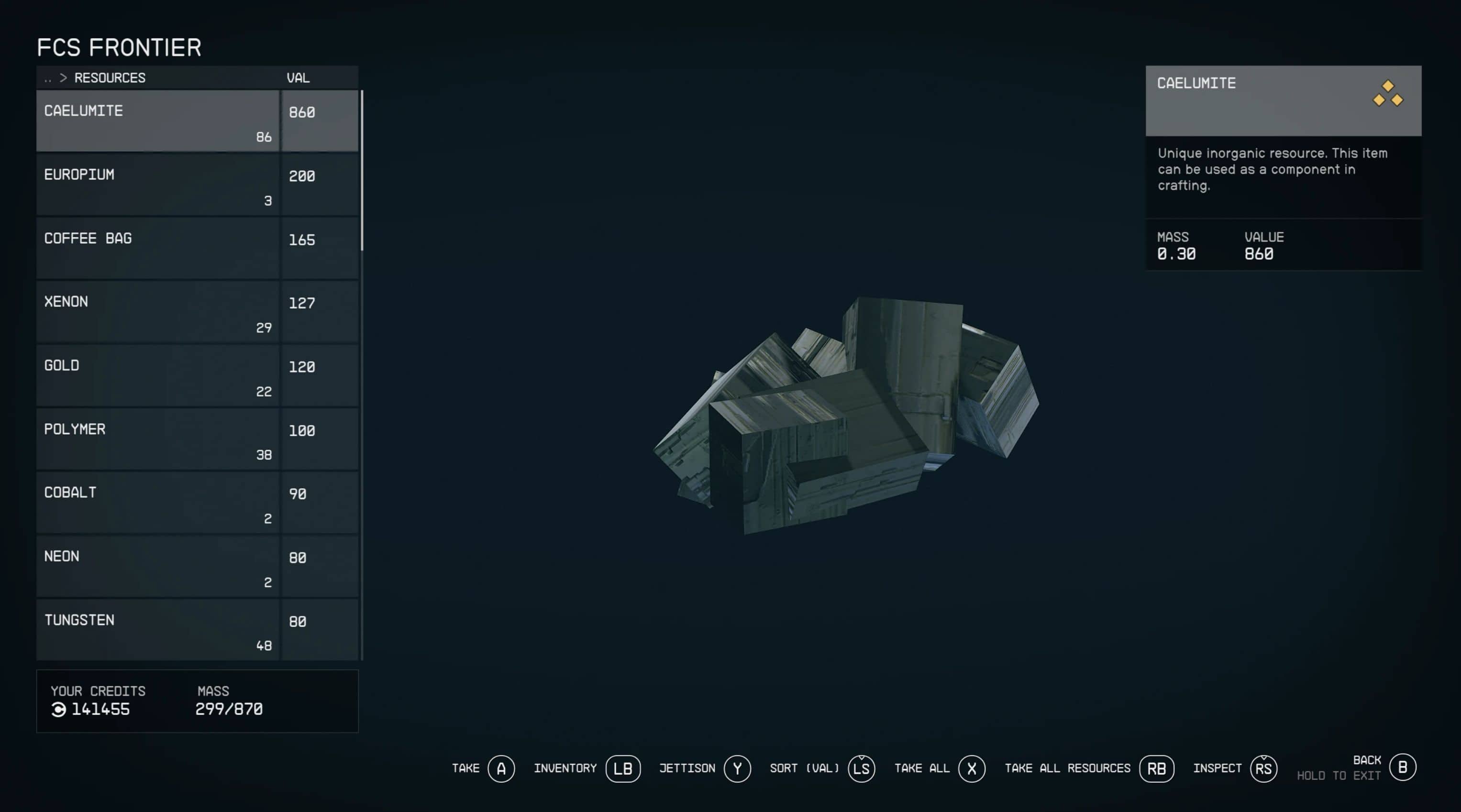
Task: Sort the list by the VAL column header
Action: [x=299, y=78]
